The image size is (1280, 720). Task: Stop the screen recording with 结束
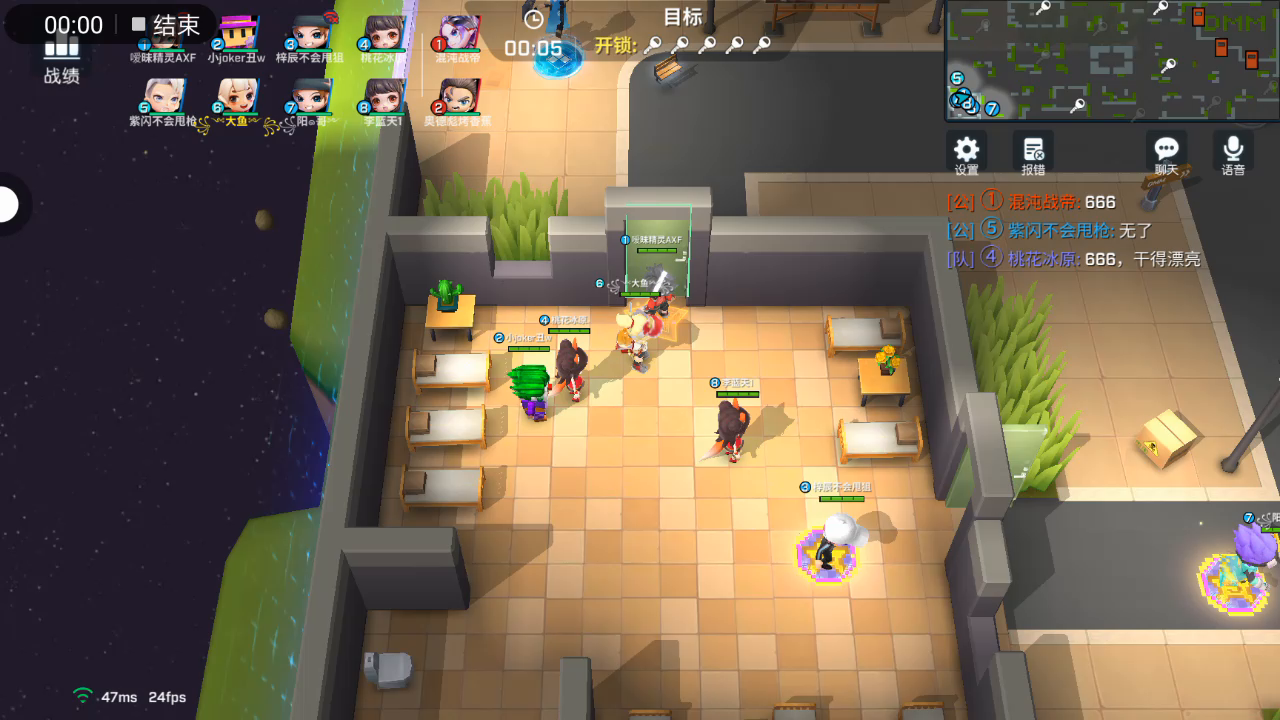(166, 25)
